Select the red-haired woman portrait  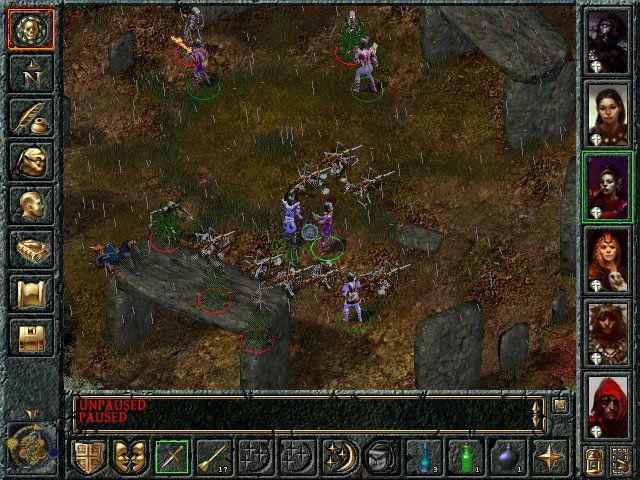tap(607, 258)
